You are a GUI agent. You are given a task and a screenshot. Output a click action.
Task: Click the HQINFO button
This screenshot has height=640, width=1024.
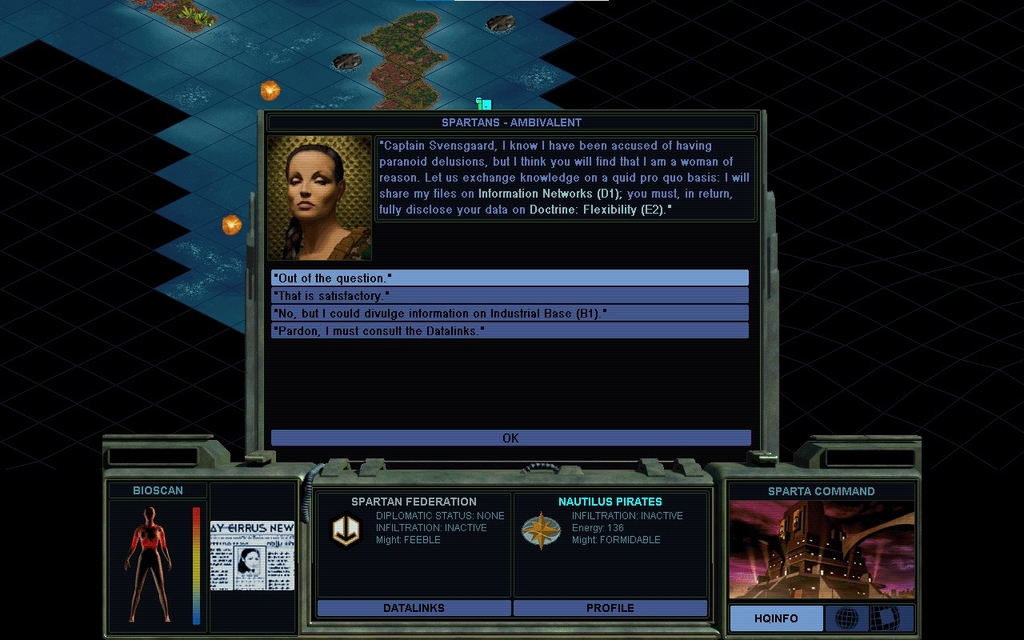tap(776, 618)
